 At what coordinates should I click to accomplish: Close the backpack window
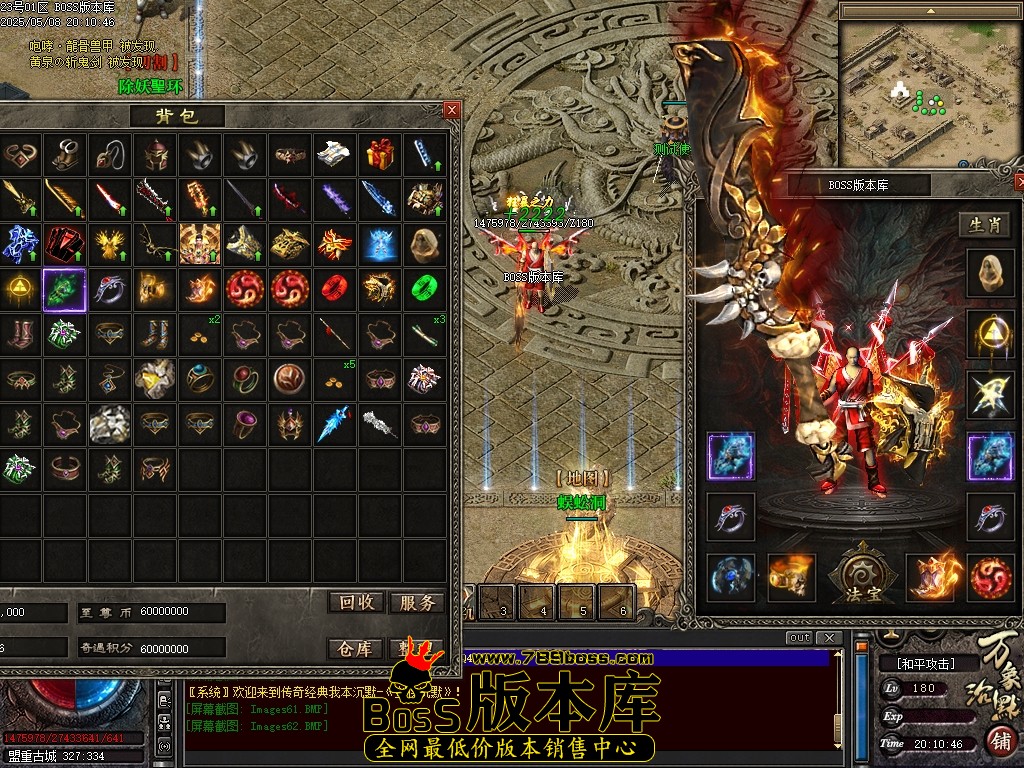(x=452, y=110)
